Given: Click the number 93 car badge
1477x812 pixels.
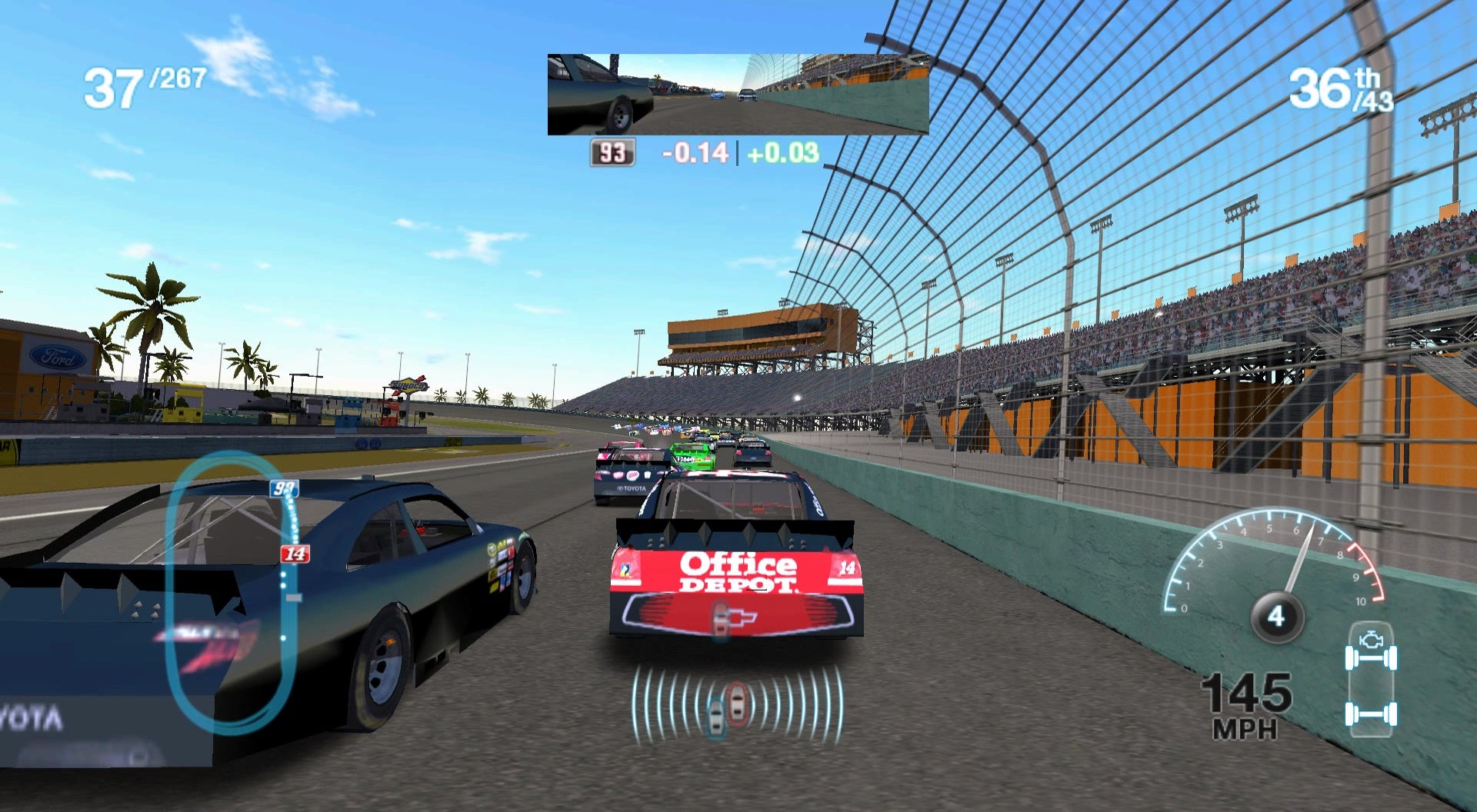Looking at the screenshot, I should coord(612,153).
